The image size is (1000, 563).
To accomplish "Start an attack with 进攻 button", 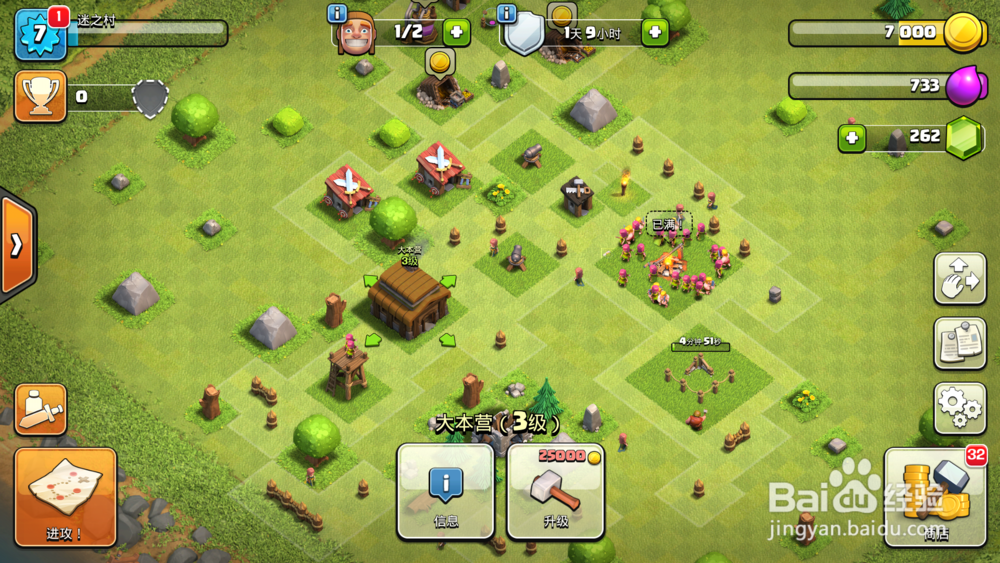I will (65, 497).
